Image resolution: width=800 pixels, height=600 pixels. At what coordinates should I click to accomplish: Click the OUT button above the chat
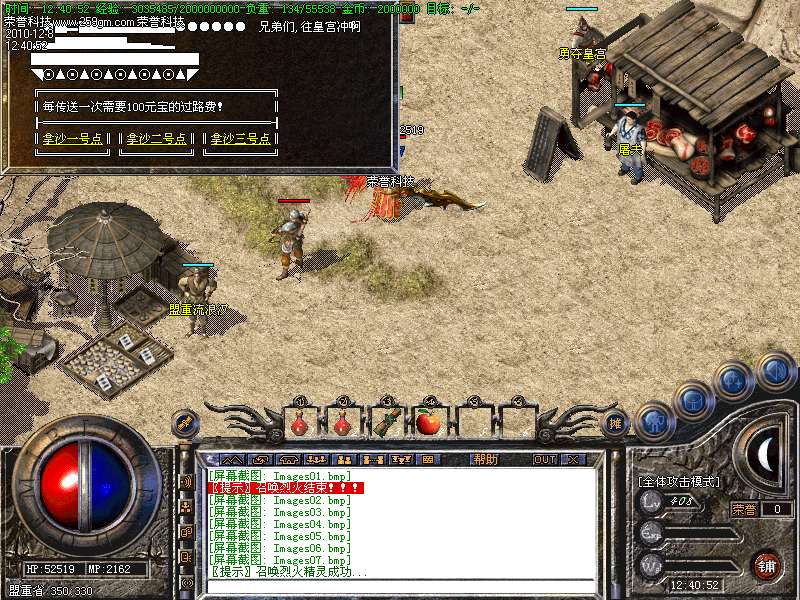pyautogui.click(x=544, y=459)
